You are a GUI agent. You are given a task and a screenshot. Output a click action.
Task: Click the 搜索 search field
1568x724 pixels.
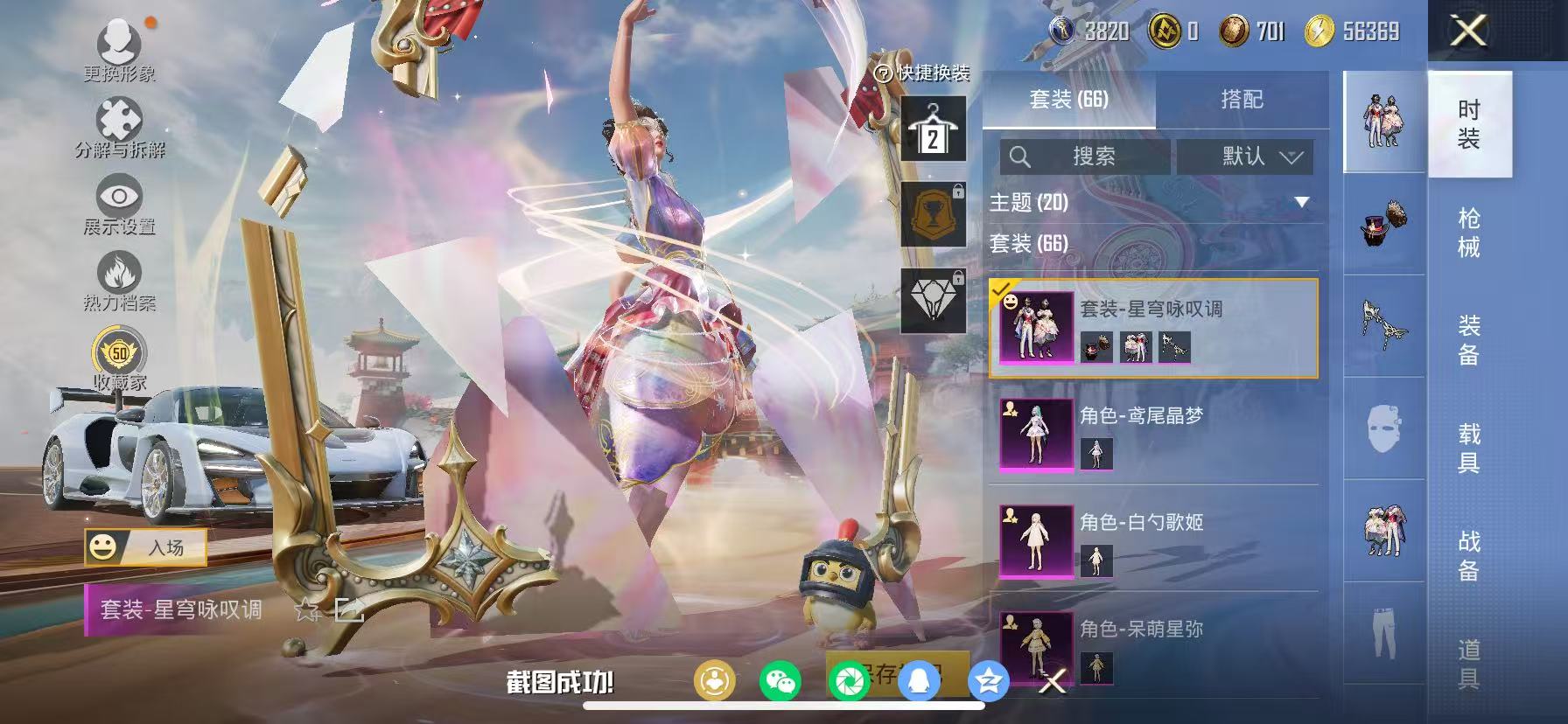[1085, 157]
